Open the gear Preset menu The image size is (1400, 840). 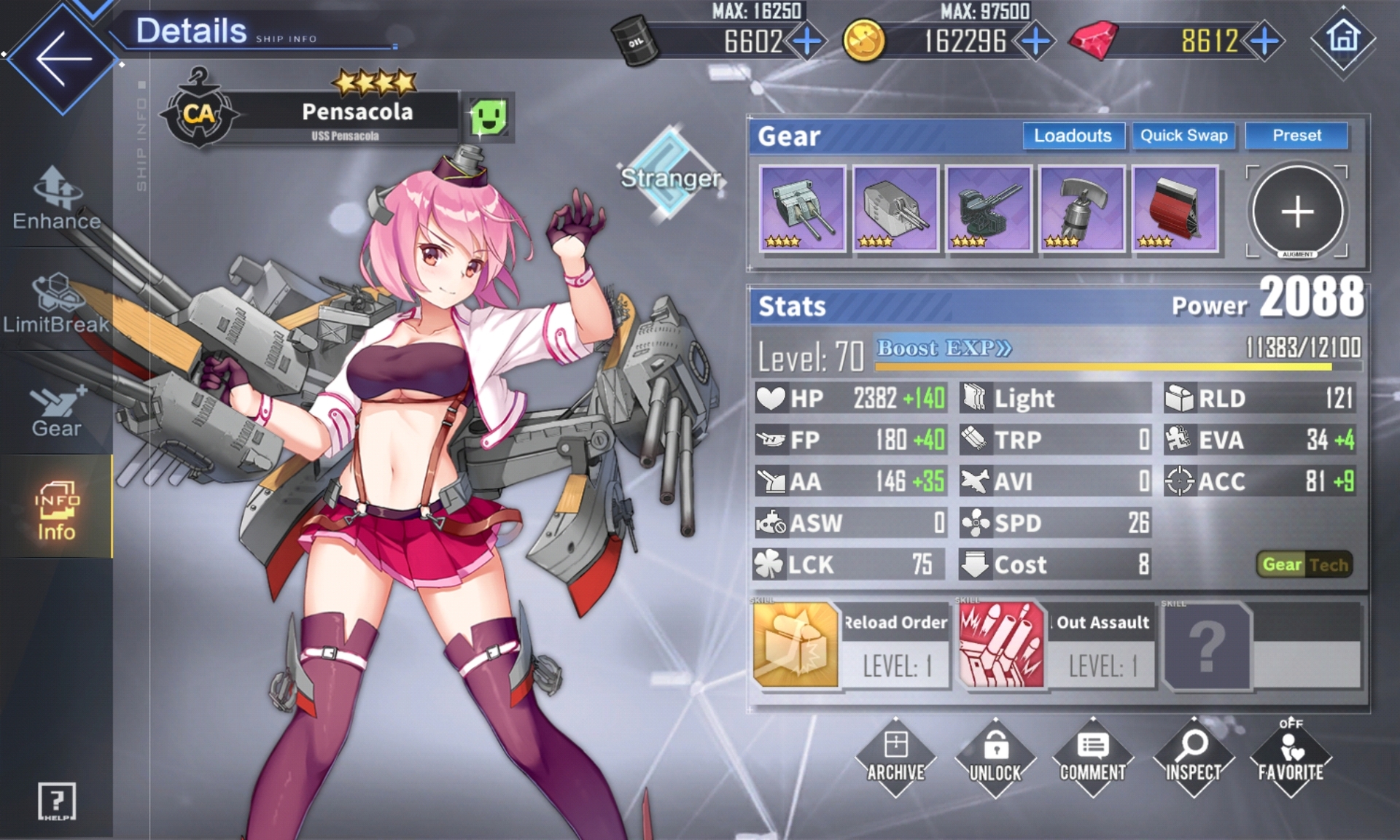point(1296,136)
